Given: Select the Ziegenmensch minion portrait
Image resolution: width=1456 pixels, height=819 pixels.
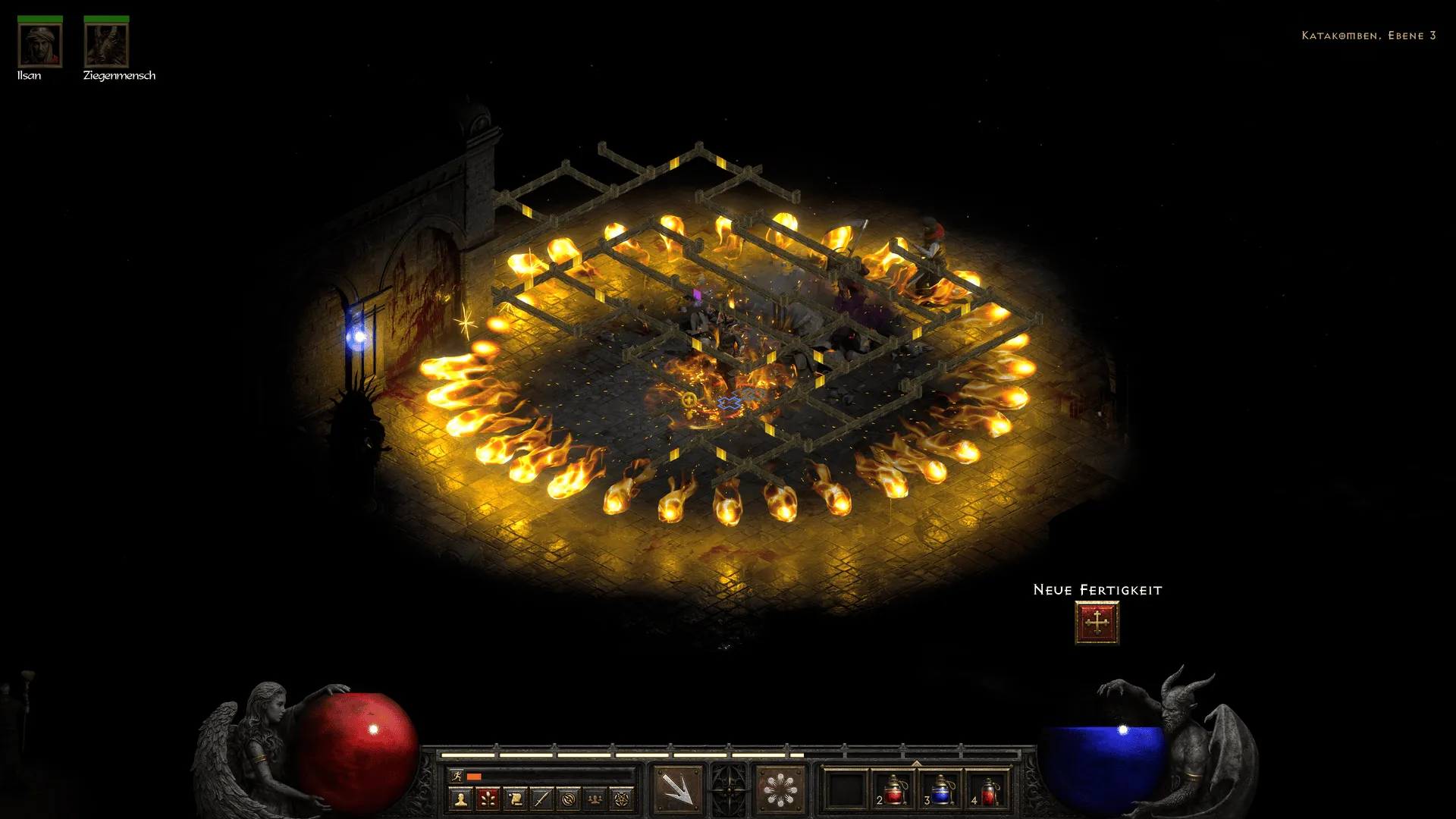Looking at the screenshot, I should (x=106, y=45).
